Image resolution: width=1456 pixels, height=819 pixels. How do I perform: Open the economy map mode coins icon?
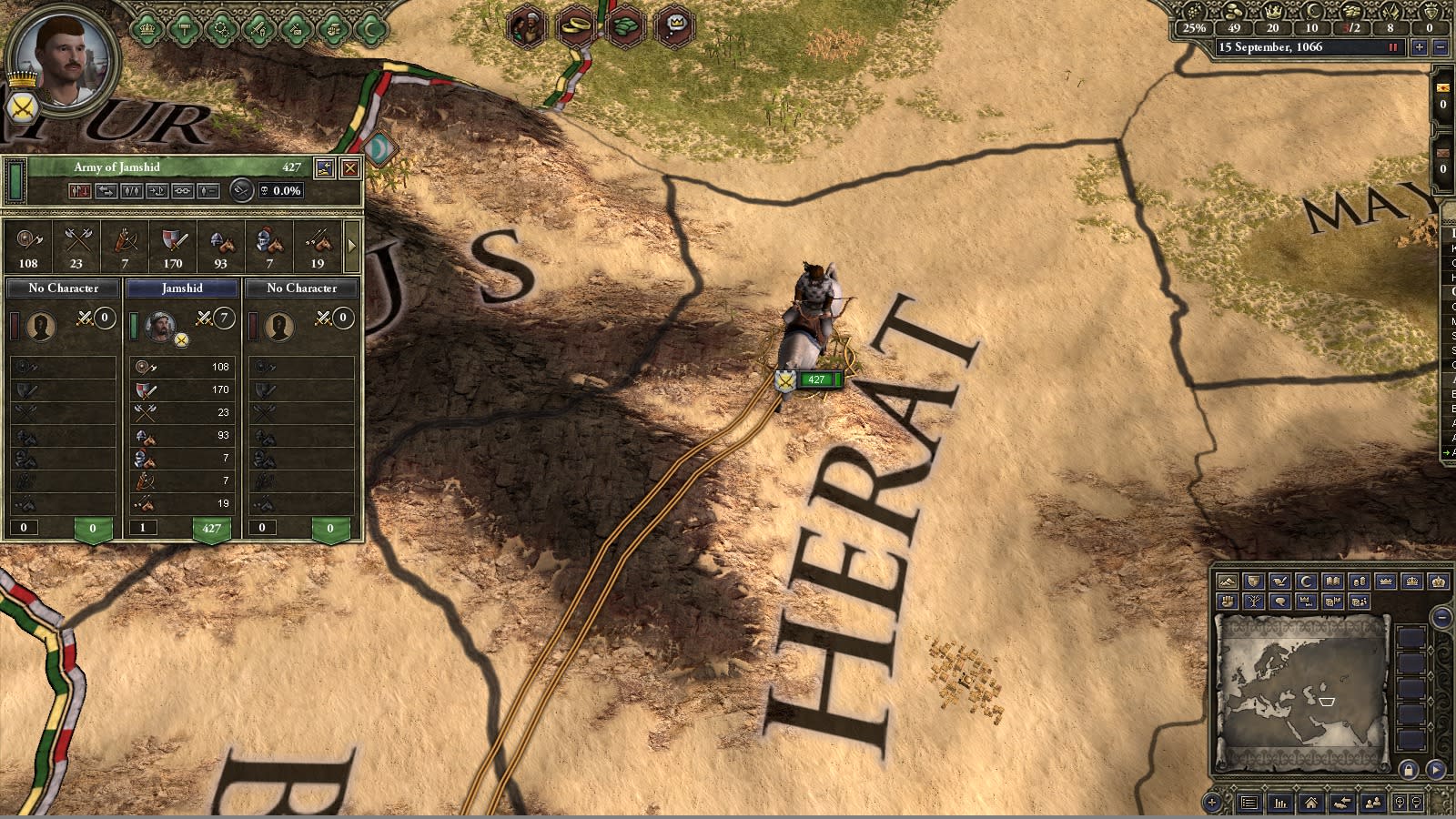1359,581
